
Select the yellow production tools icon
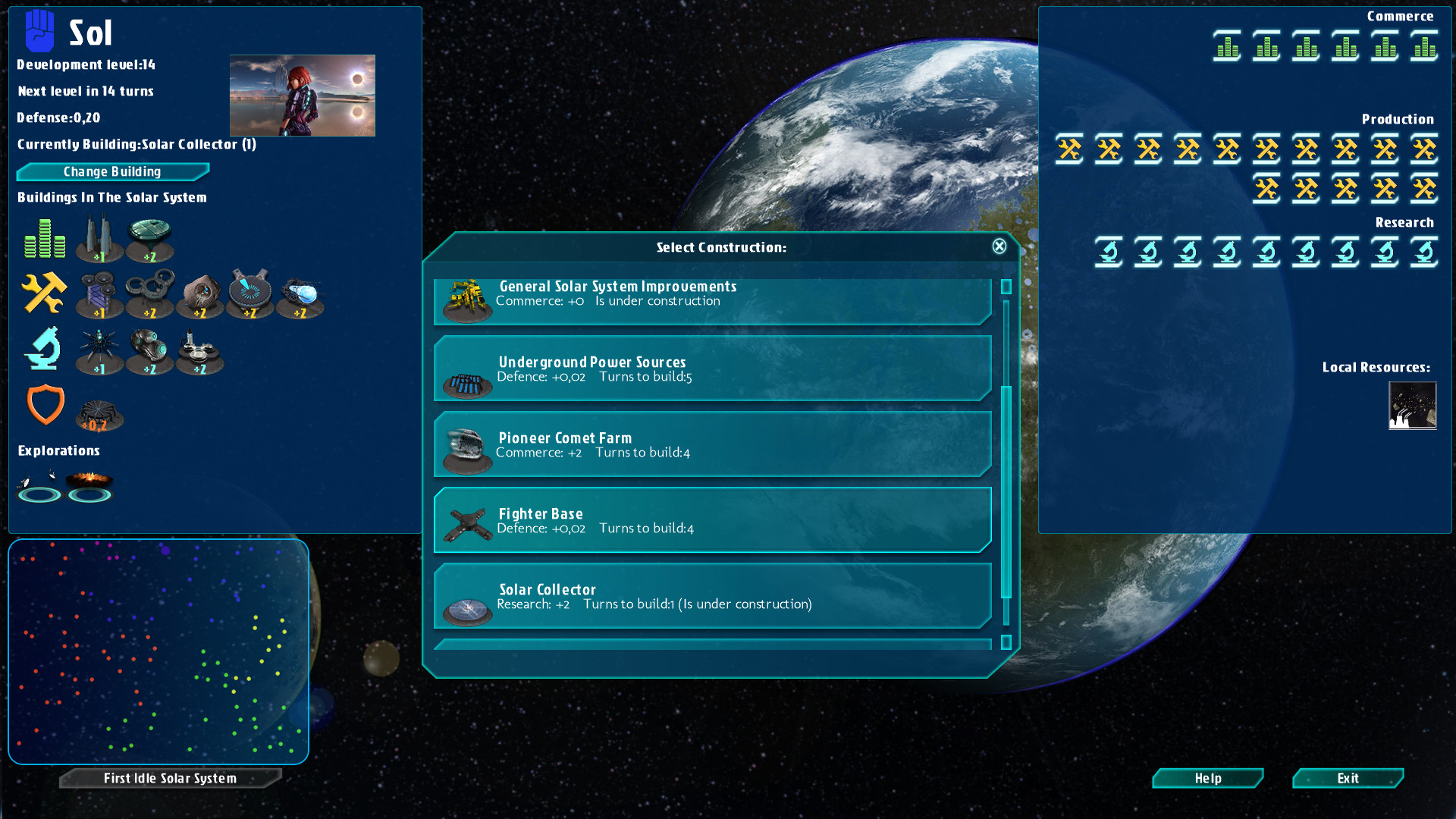point(43,294)
